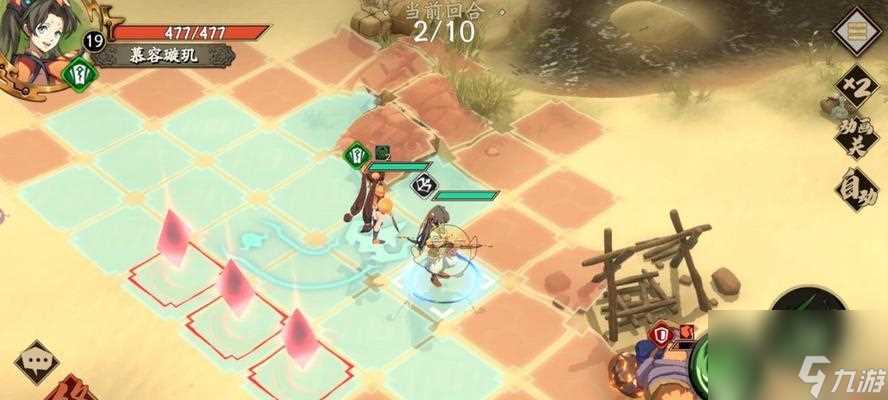Viewport: 888px width, 400px height.
Task: Toggle the 动画关 animation-off button
Action: click(x=855, y=138)
